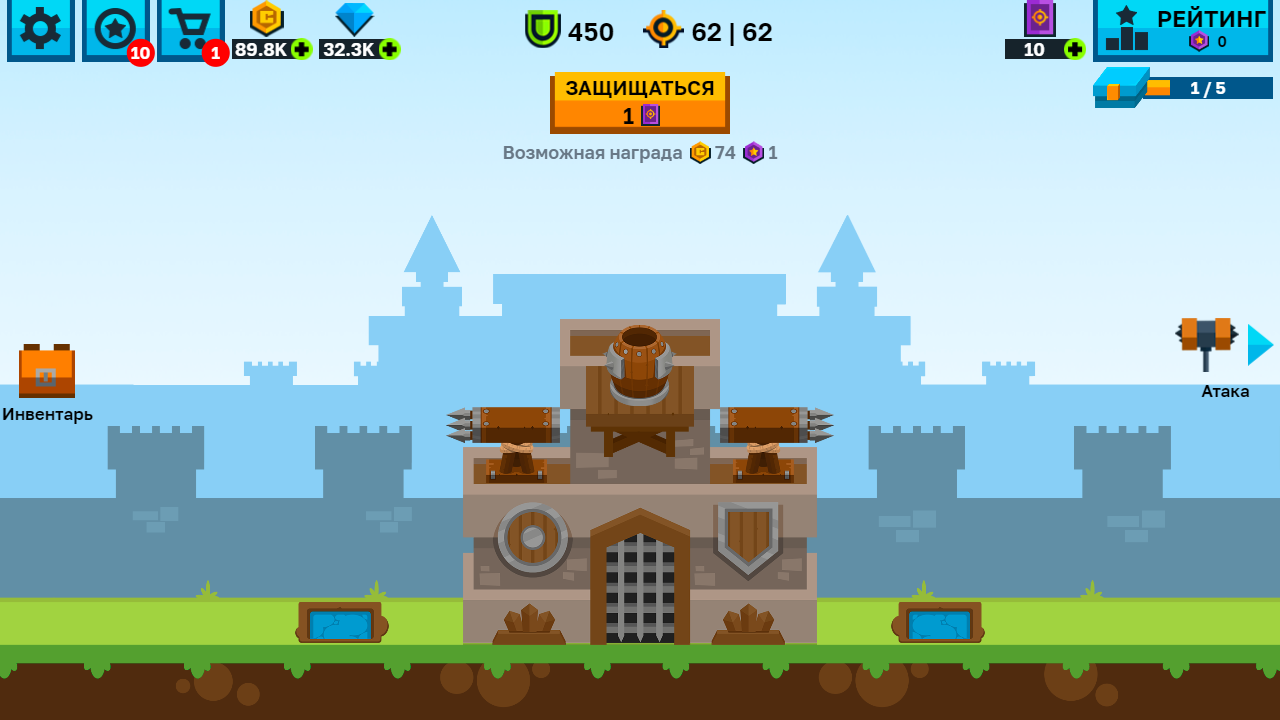Open the shop cart with red badge
This screenshot has height=720, width=1280.
tap(190, 30)
